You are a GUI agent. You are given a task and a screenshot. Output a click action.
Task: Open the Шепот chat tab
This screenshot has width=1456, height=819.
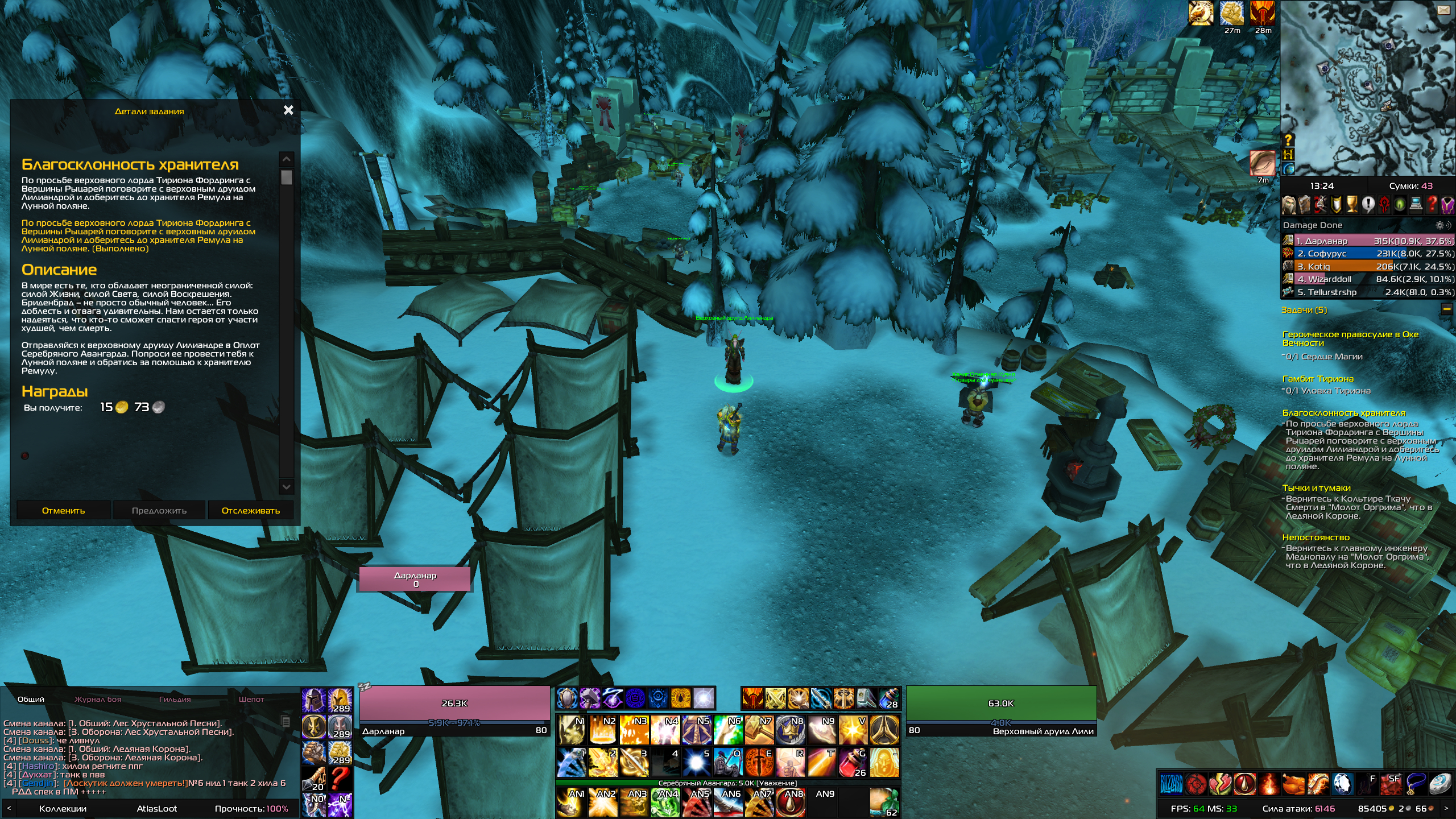[251, 699]
